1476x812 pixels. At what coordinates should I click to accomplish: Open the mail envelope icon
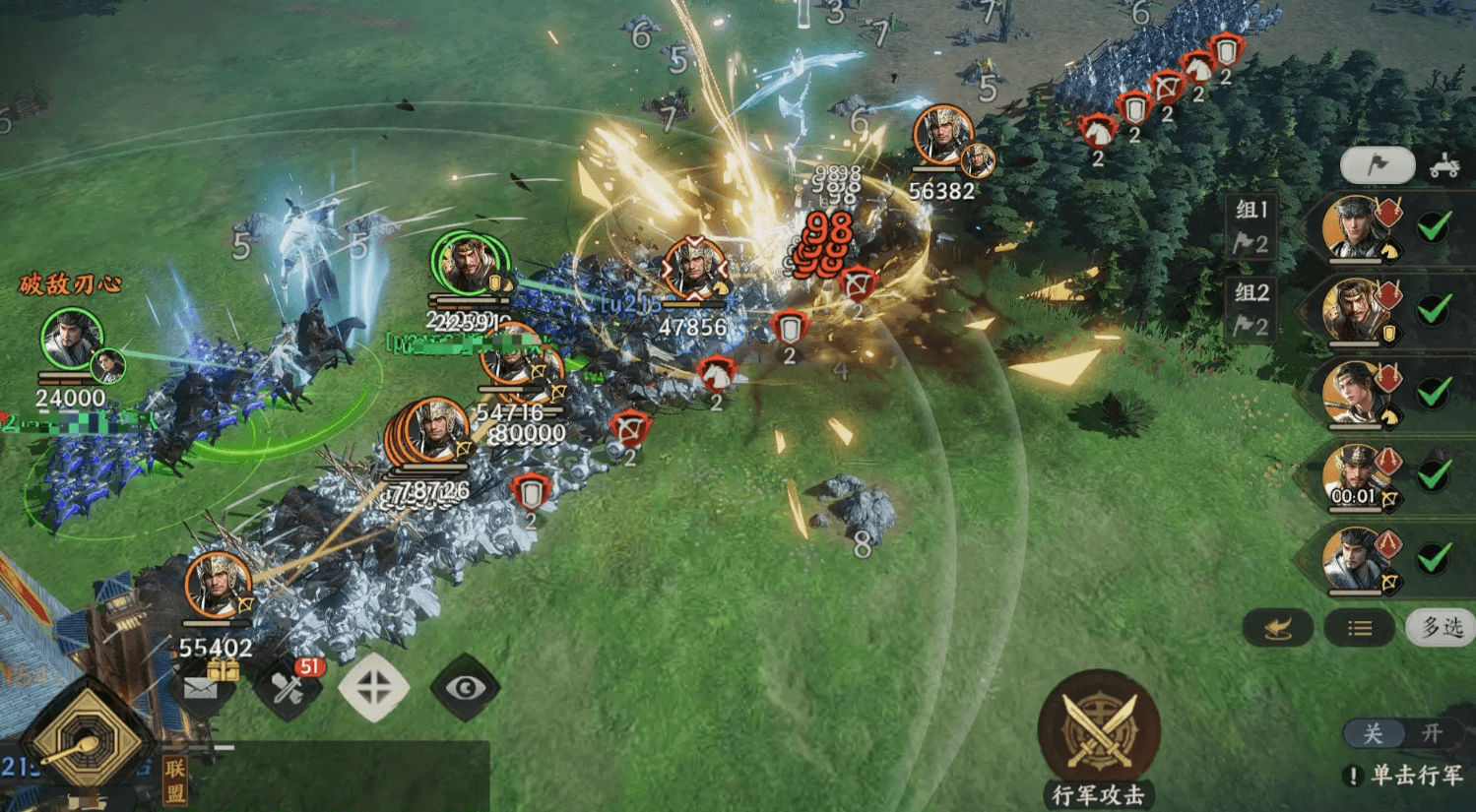point(201,688)
